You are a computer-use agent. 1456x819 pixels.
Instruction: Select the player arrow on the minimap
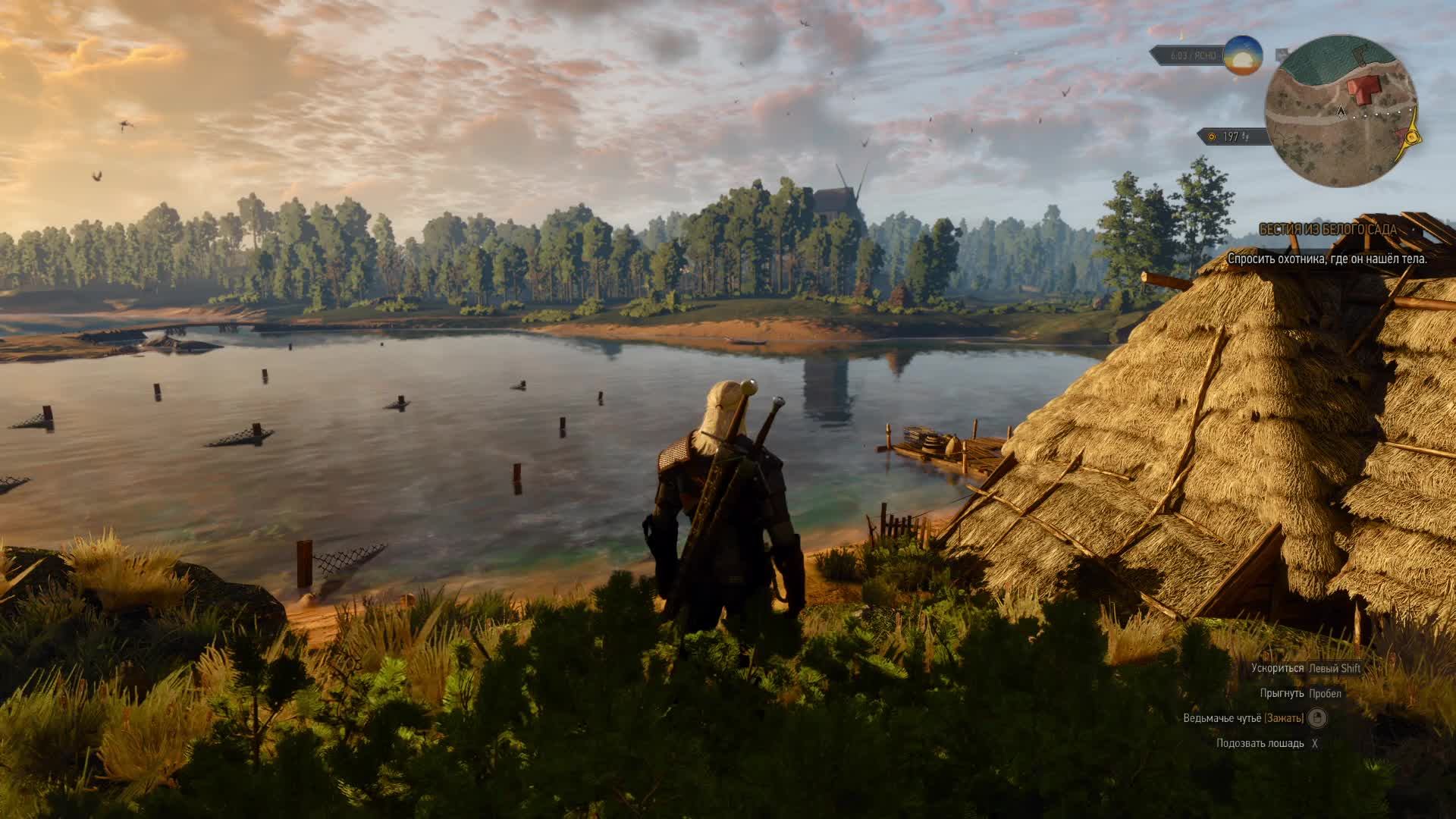point(1341,111)
